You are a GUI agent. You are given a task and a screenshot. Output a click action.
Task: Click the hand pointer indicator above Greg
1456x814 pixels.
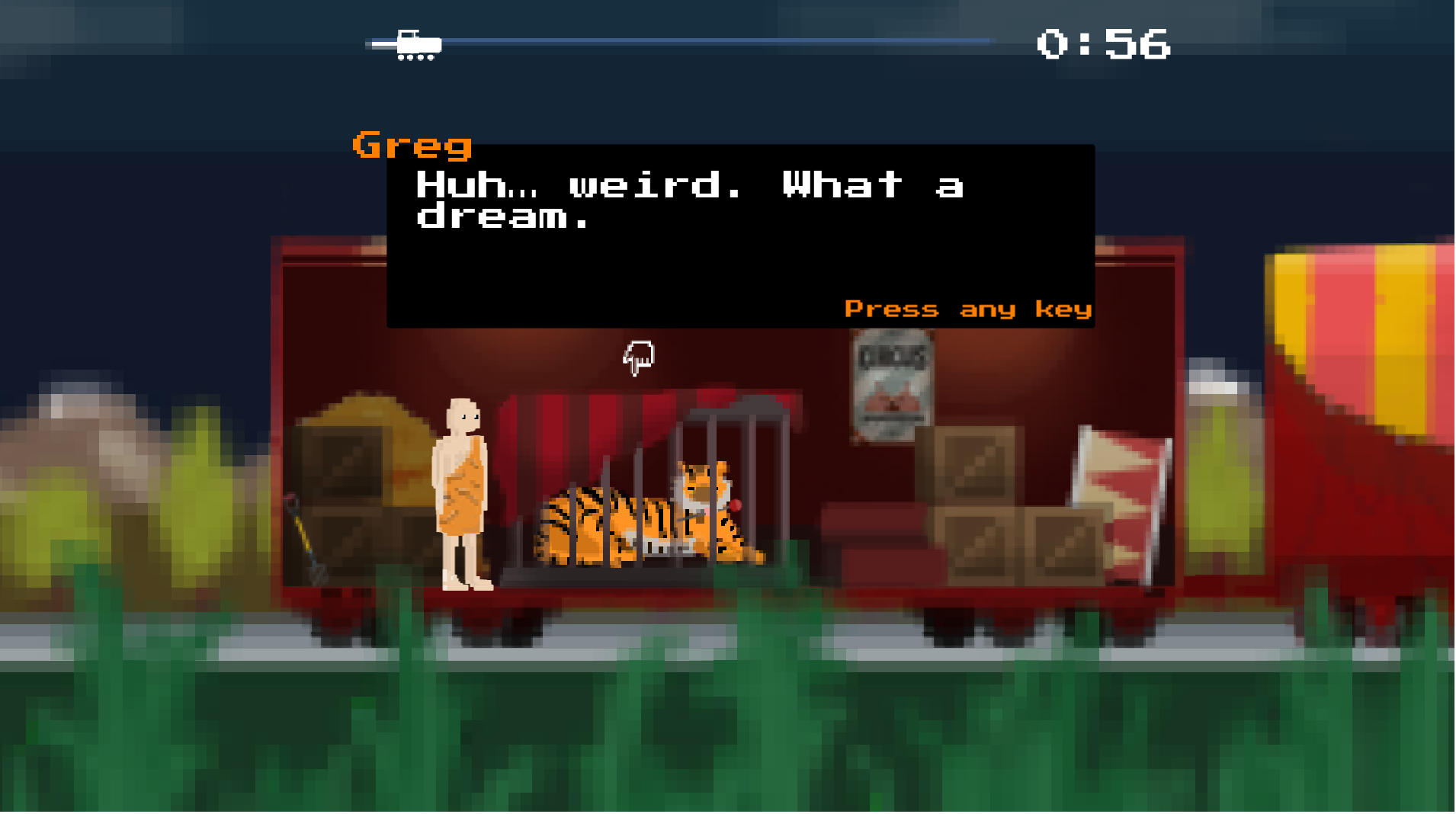(x=639, y=358)
